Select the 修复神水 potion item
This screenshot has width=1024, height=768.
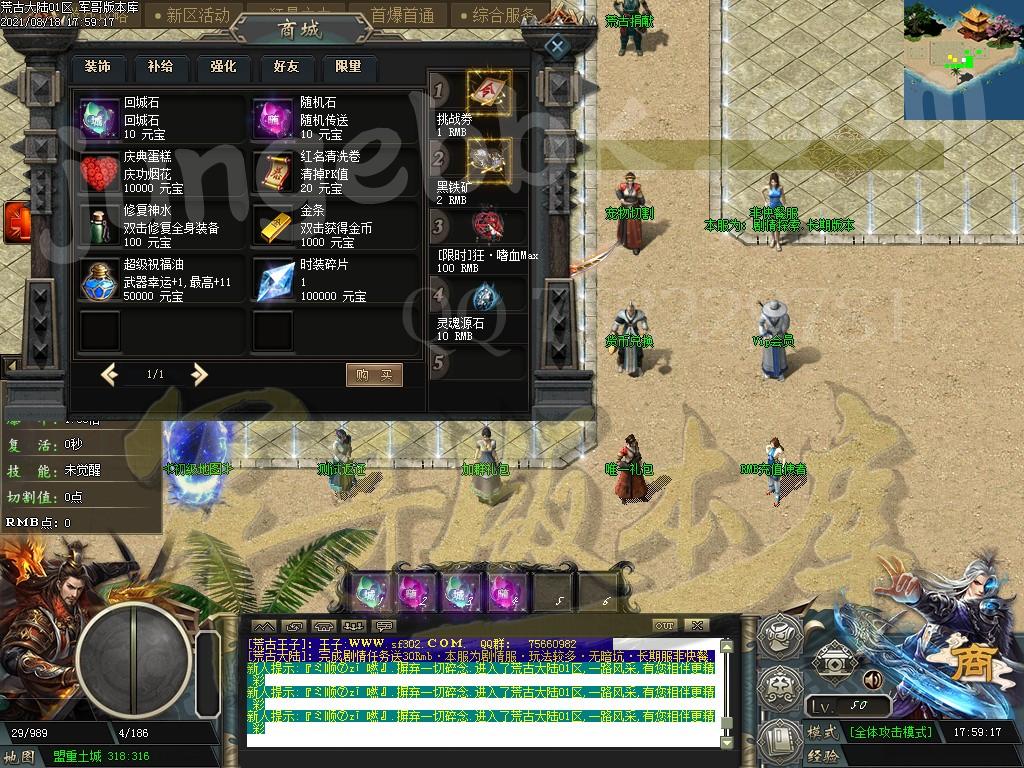click(x=100, y=227)
